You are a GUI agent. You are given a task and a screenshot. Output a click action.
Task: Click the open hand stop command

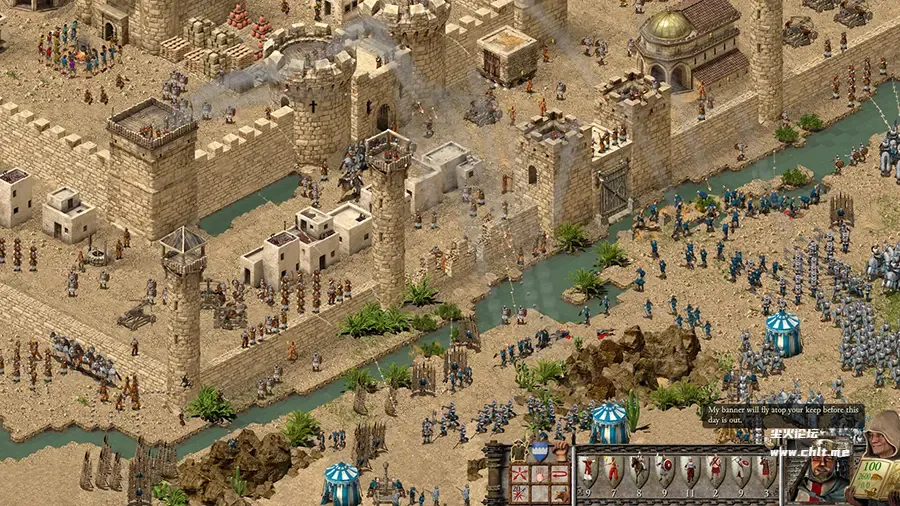(x=541, y=473)
